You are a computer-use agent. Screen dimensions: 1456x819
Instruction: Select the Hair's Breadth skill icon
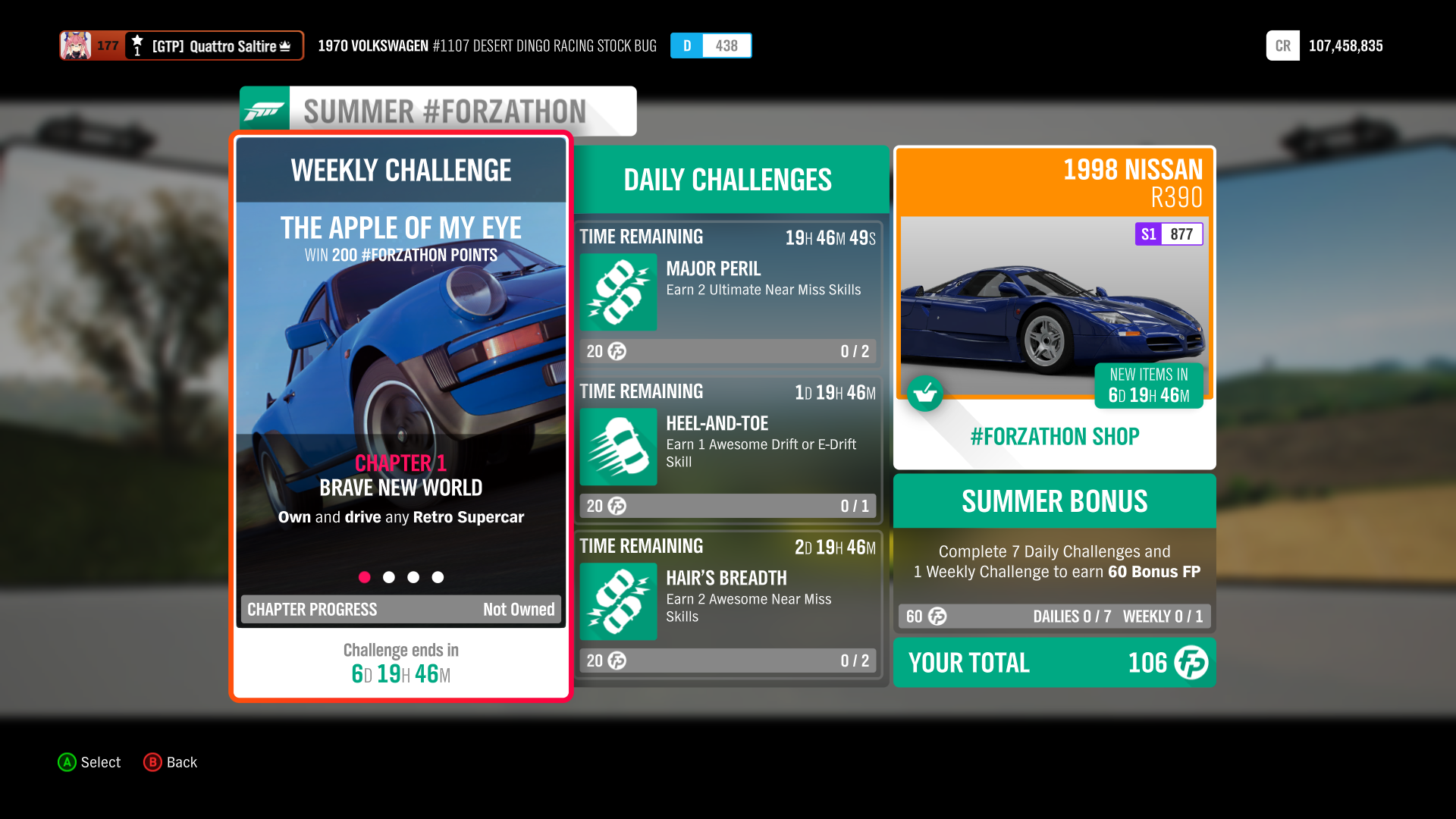pyautogui.click(x=617, y=601)
